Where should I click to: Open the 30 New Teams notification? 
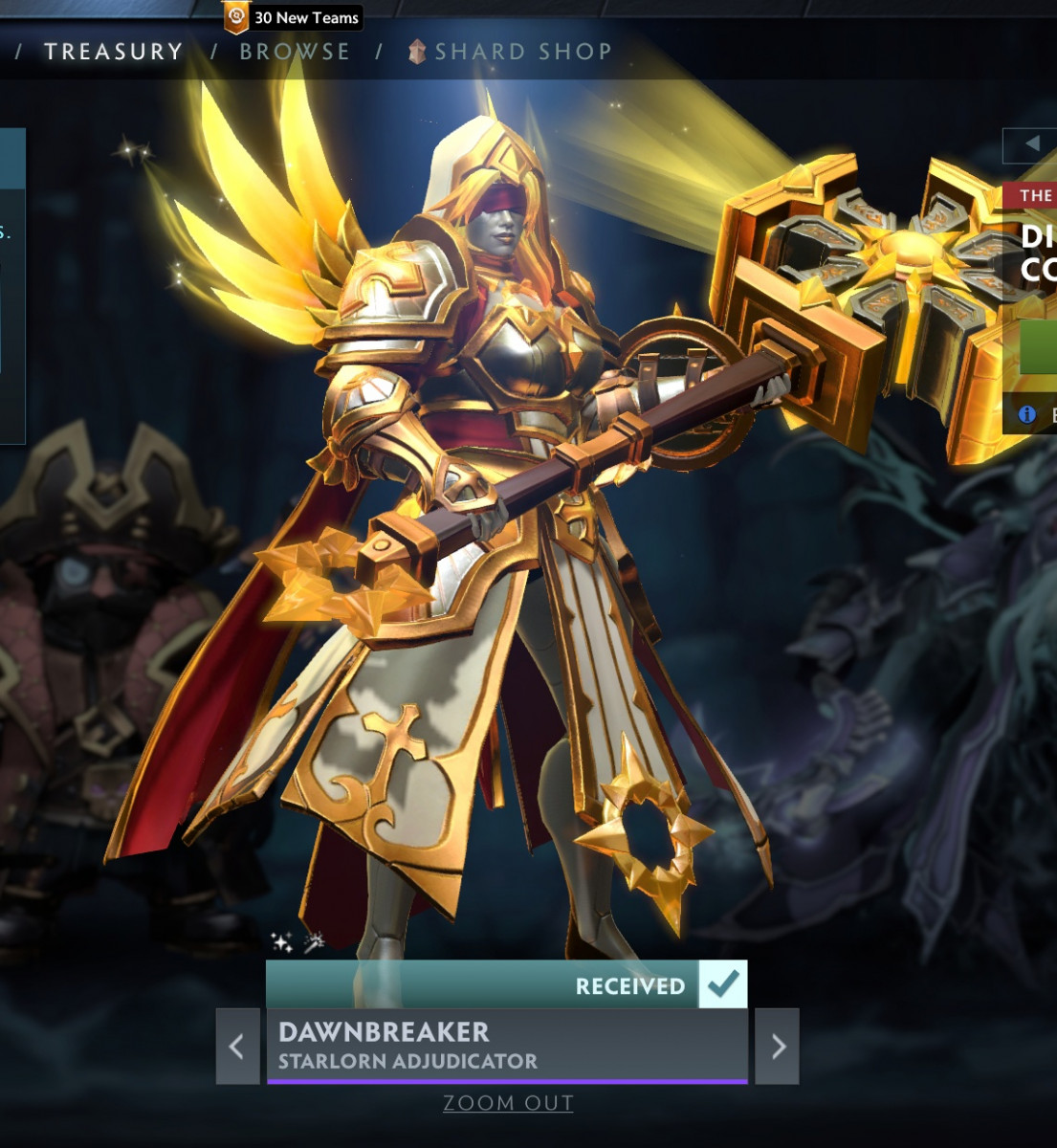293,17
